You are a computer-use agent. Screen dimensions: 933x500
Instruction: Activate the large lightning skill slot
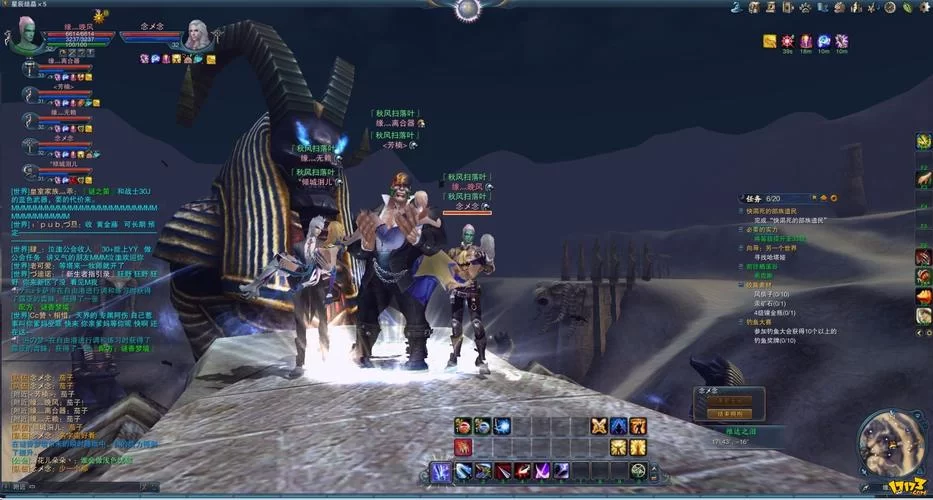pyautogui.click(x=441, y=470)
